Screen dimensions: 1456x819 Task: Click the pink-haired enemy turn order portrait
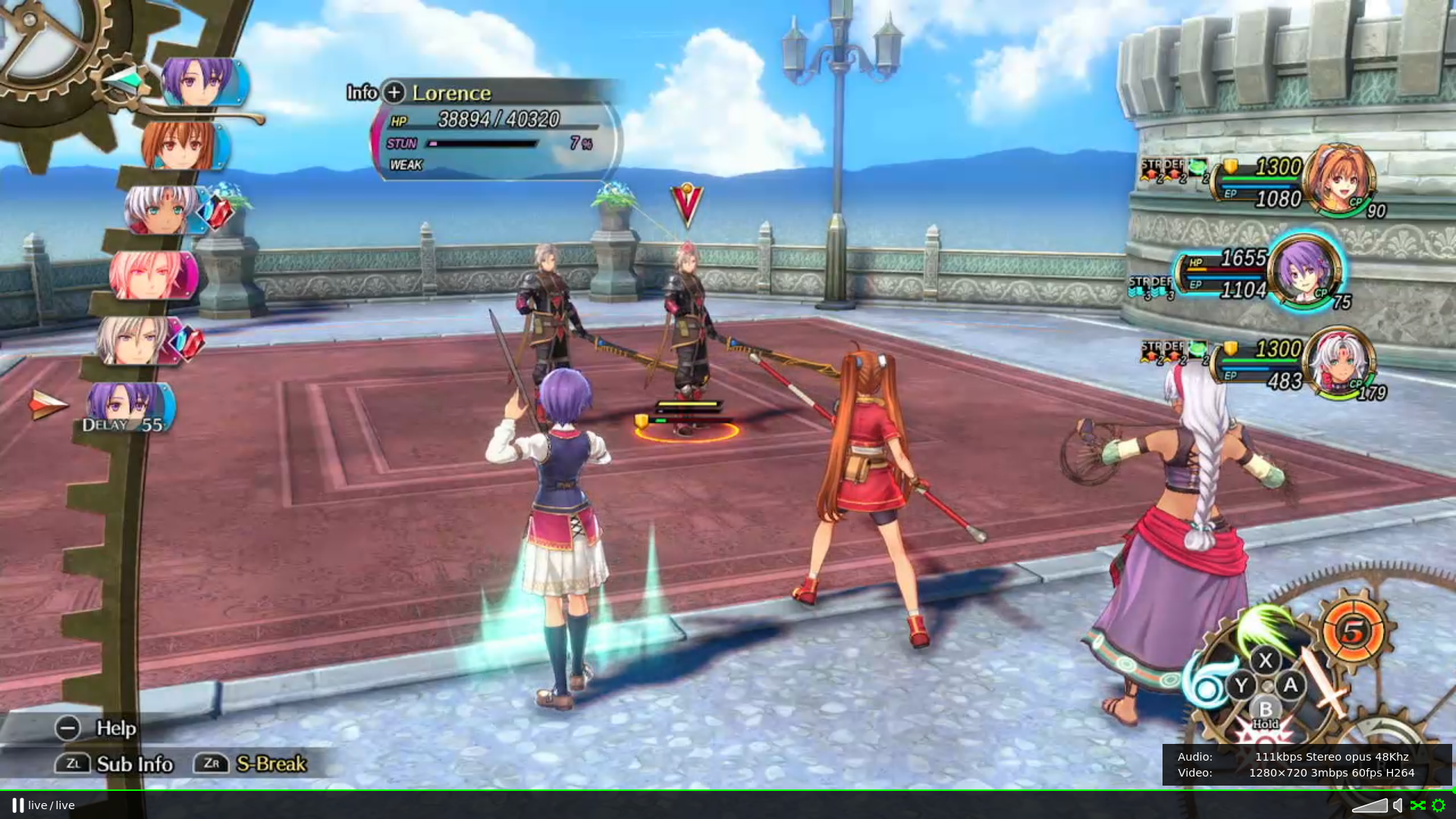tap(152, 275)
